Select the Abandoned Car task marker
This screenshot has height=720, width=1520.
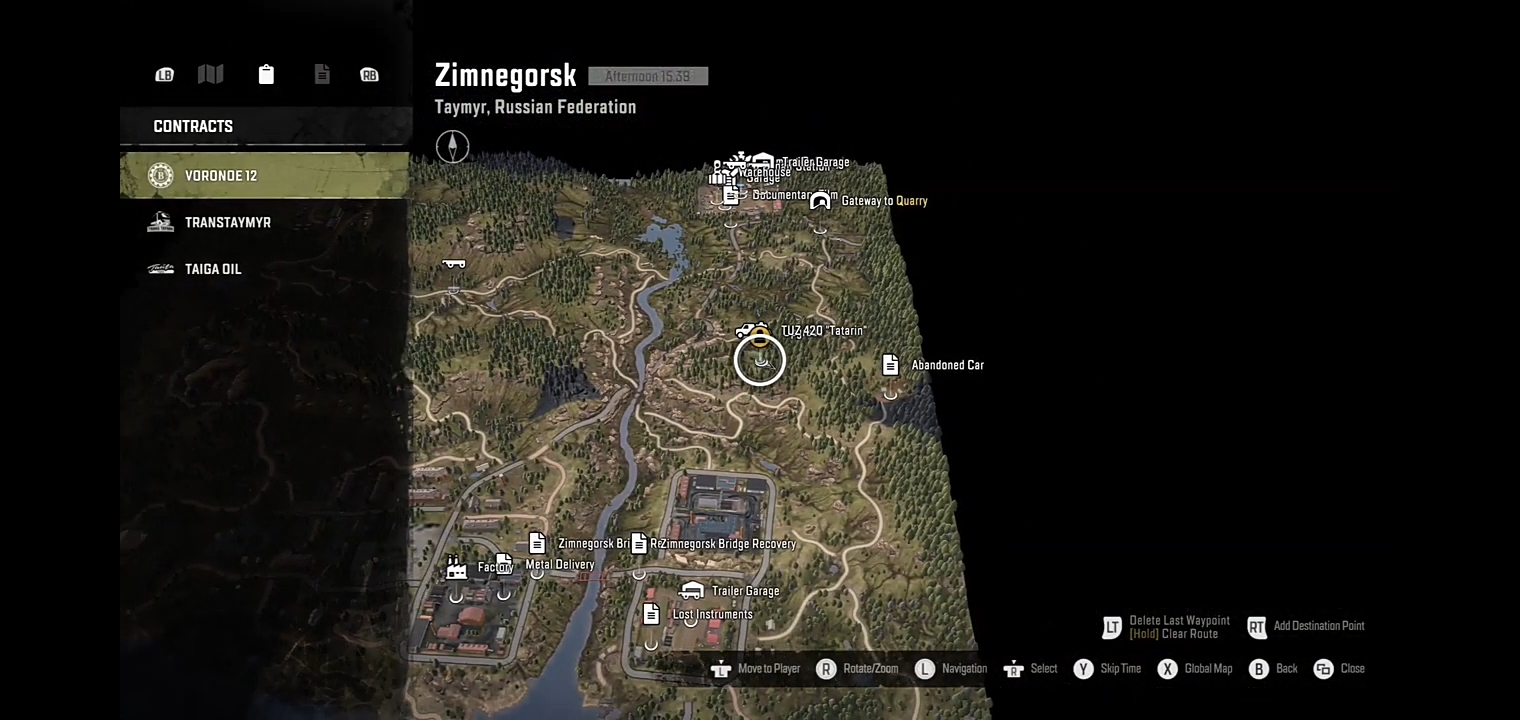click(x=890, y=365)
